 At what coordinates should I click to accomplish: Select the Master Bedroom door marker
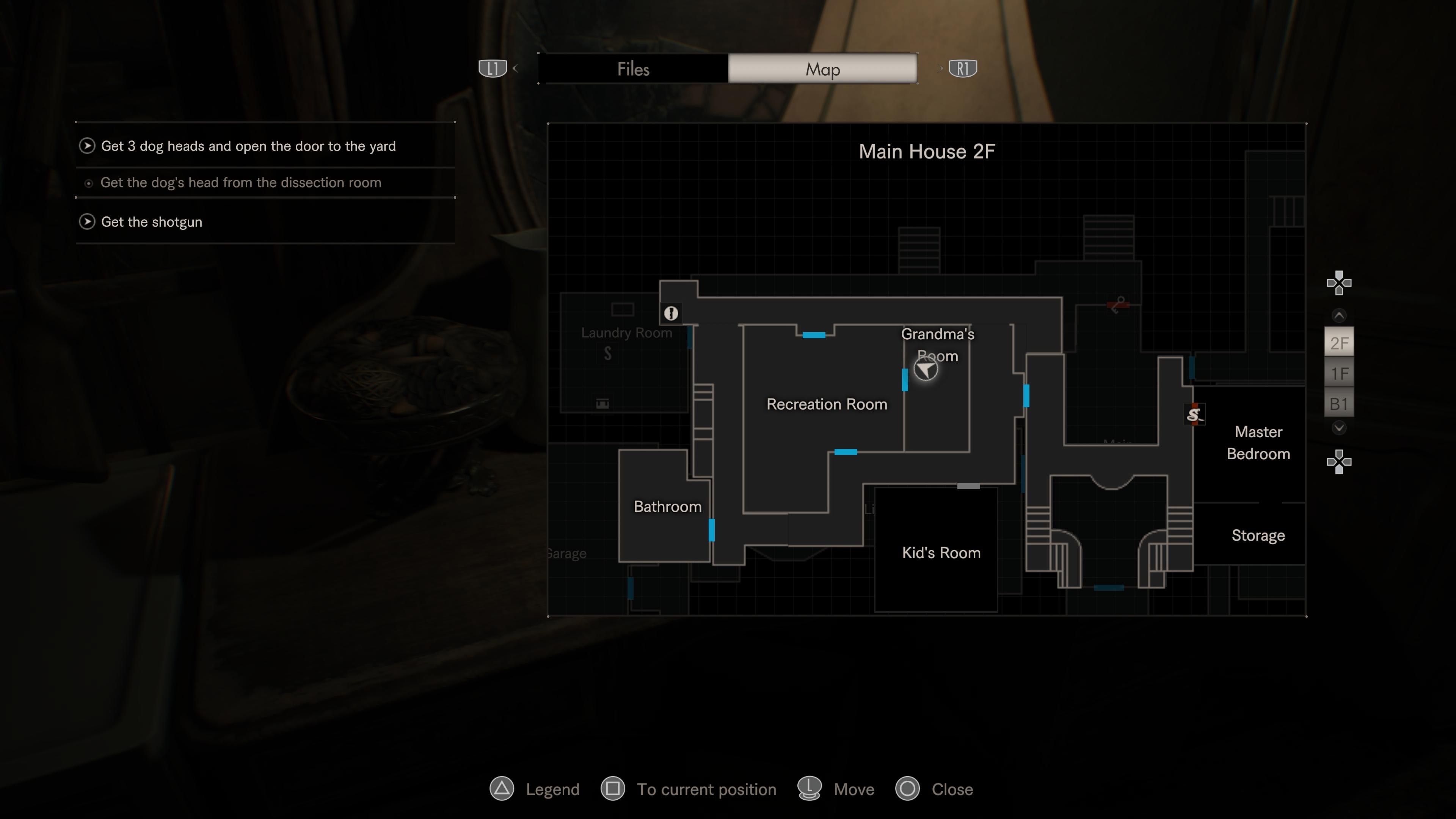pos(1194,415)
